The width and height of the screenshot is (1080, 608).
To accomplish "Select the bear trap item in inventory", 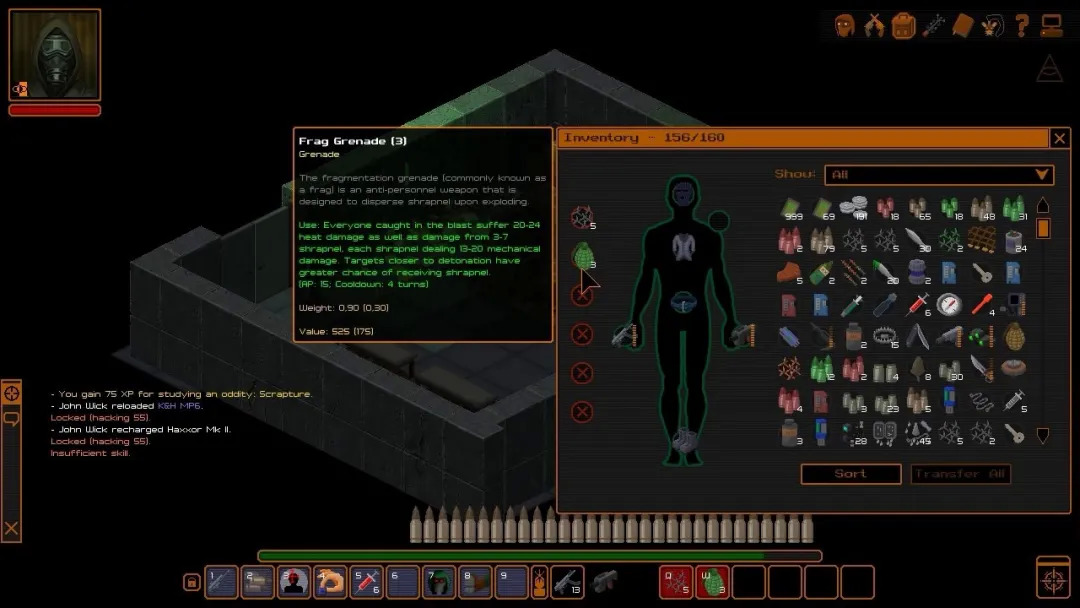I will [x=882, y=336].
